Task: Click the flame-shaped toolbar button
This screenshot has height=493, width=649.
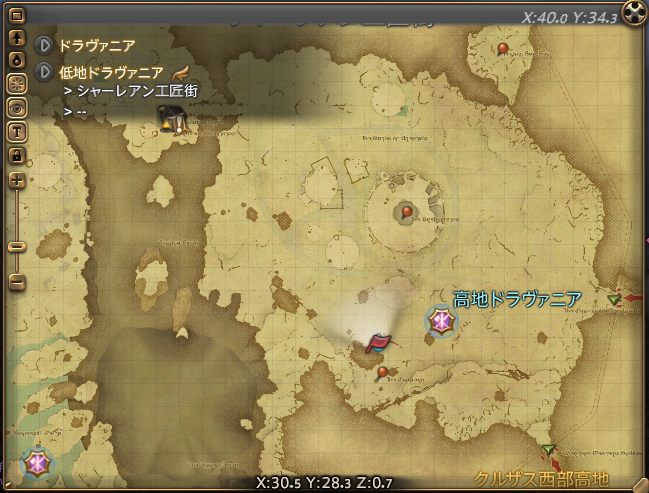Action: [17, 61]
